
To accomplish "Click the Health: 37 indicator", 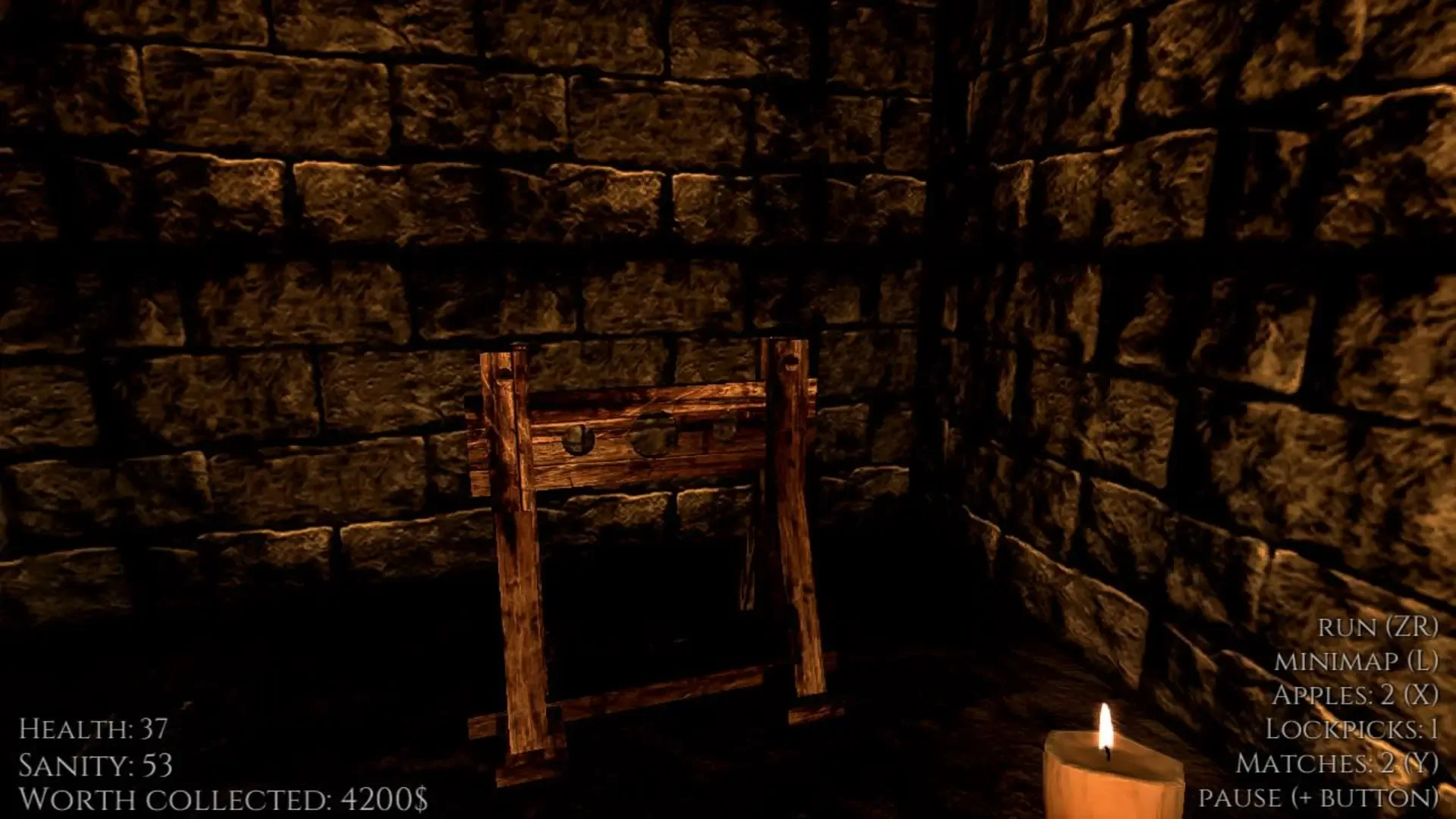I will tap(93, 728).
